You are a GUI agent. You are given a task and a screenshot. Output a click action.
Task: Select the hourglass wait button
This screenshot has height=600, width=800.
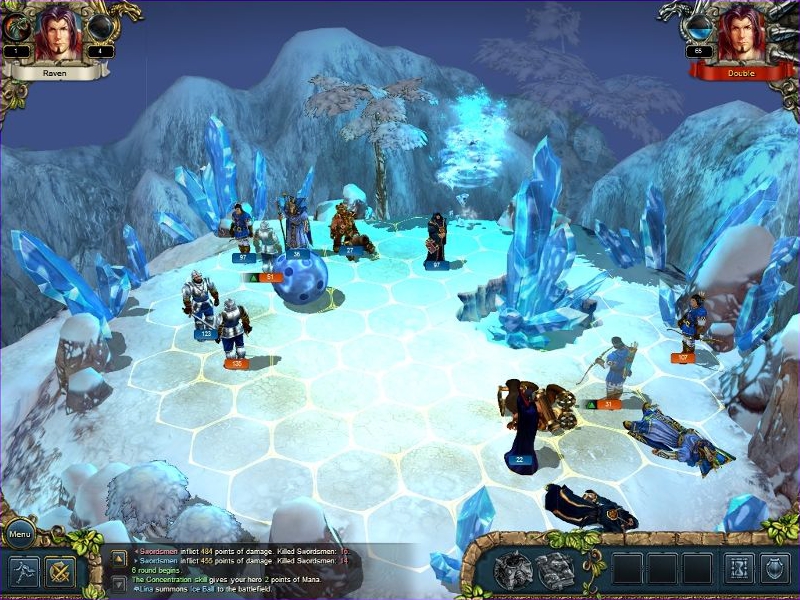739,568
